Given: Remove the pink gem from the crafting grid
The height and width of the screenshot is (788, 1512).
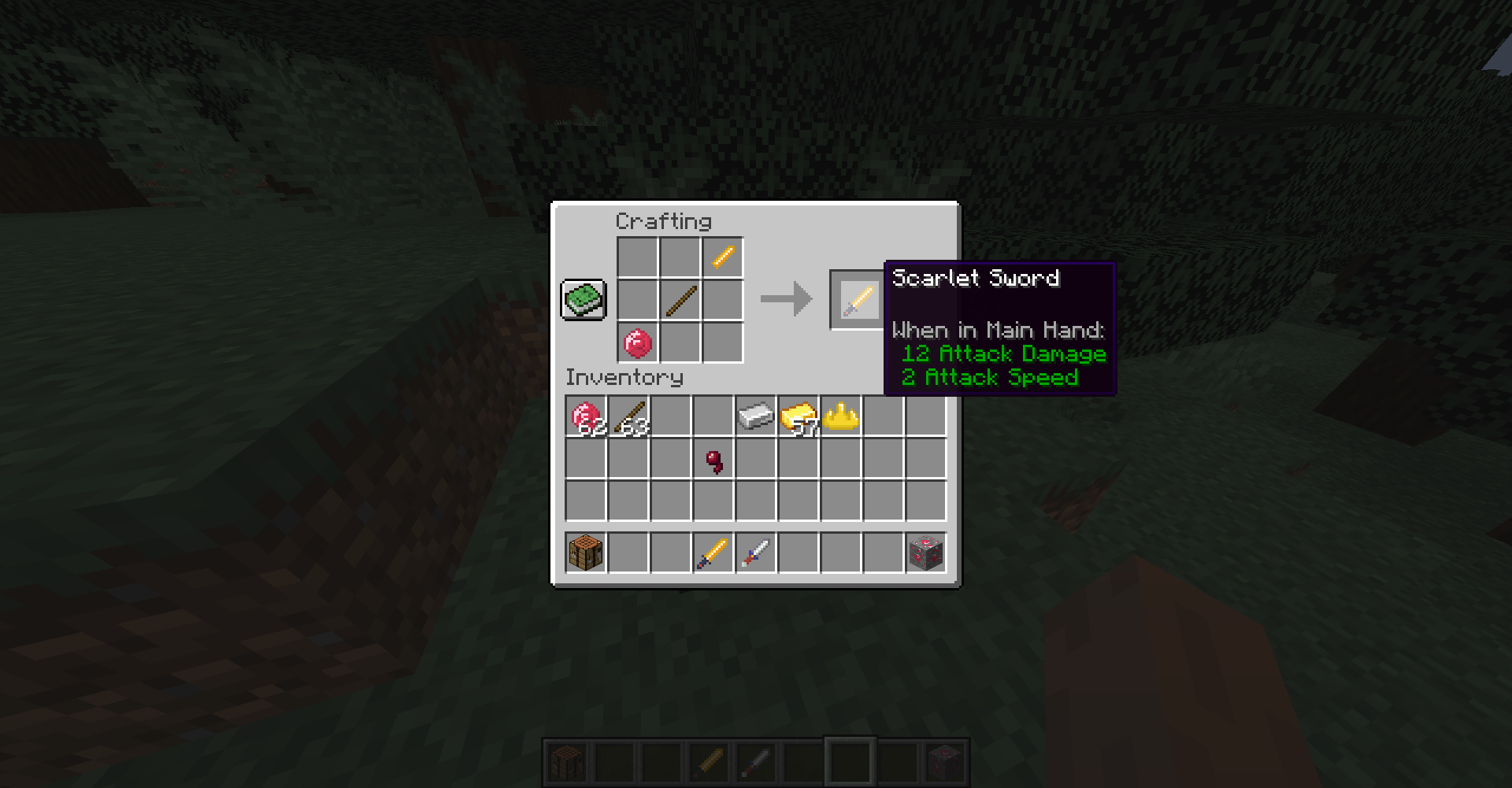Looking at the screenshot, I should tap(636, 342).
